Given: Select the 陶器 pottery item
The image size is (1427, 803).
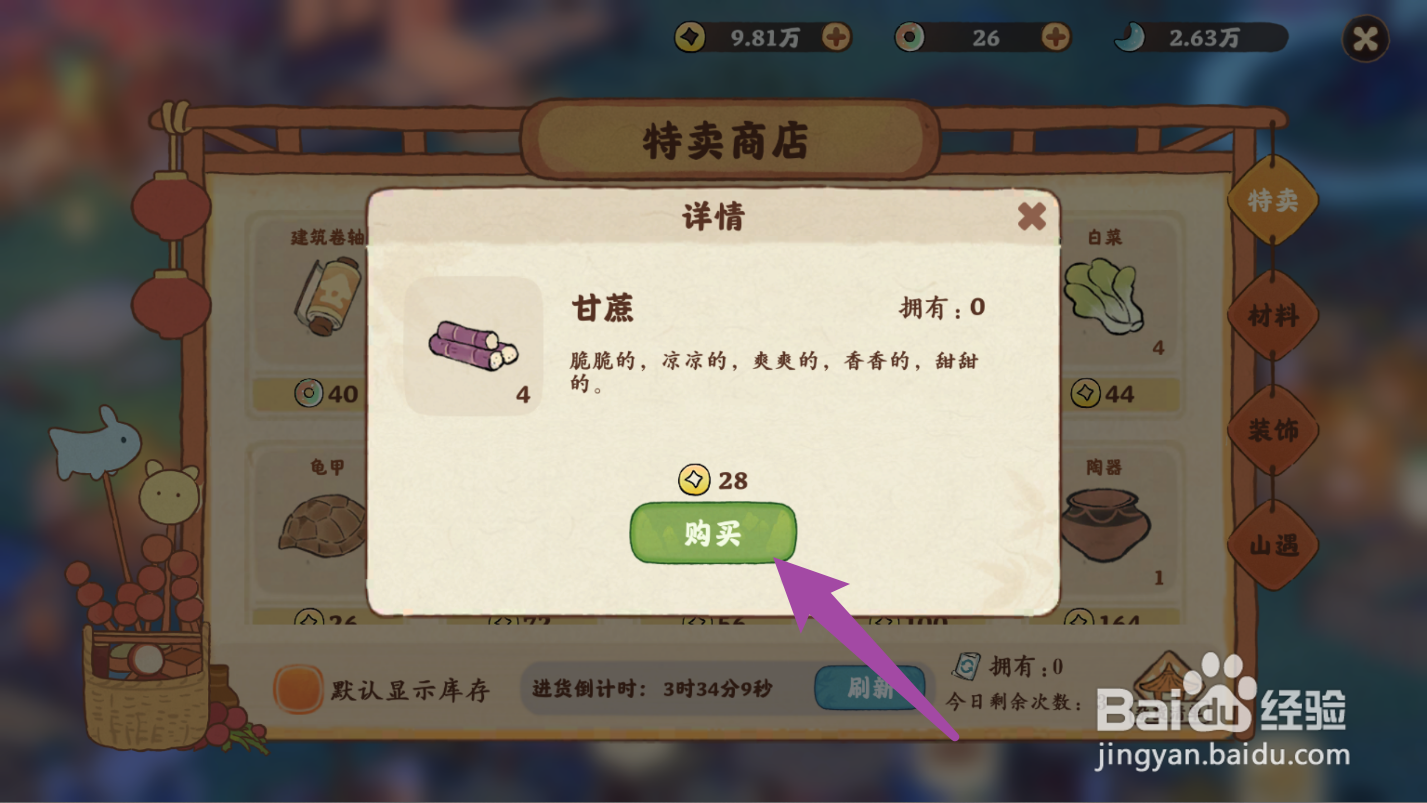Looking at the screenshot, I should click(x=1104, y=525).
